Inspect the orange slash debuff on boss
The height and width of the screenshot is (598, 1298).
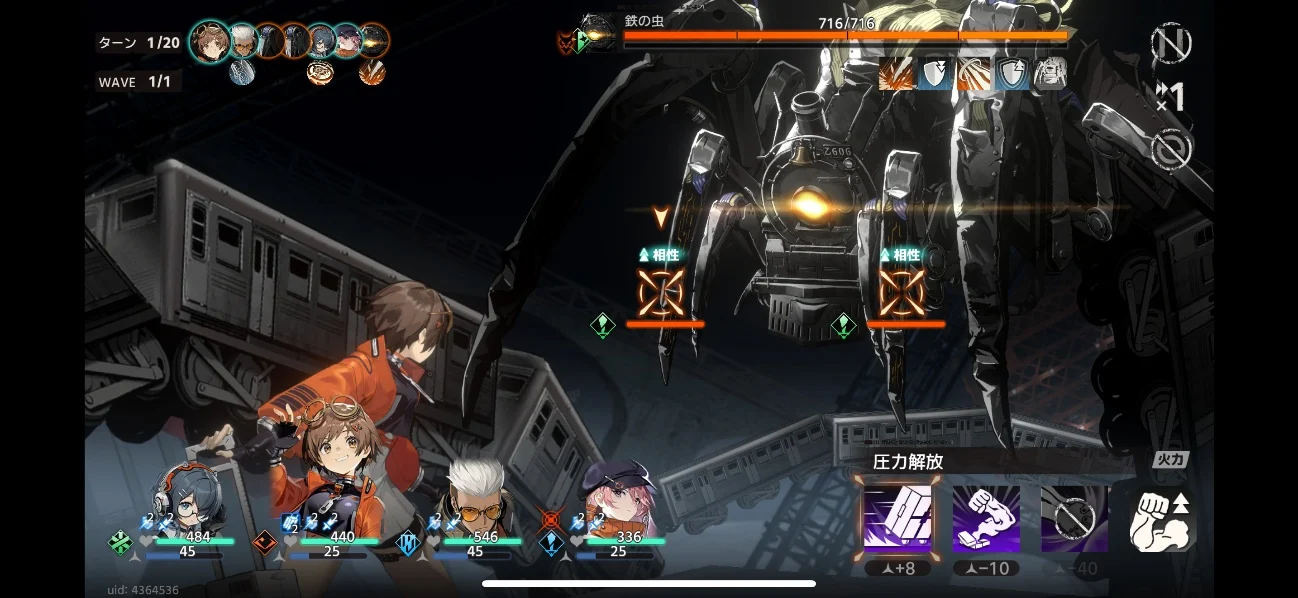(x=894, y=74)
